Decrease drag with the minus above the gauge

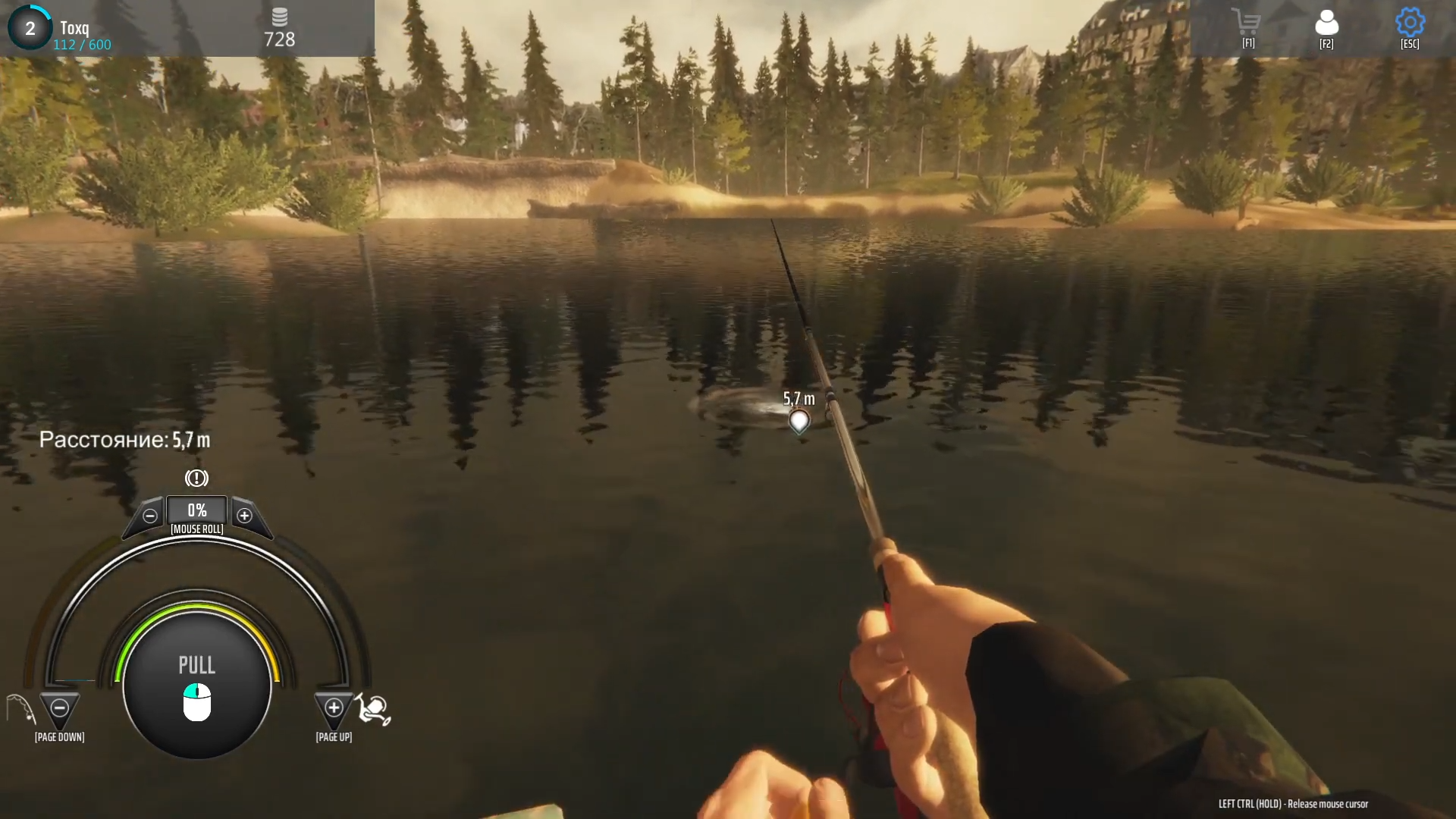(150, 516)
